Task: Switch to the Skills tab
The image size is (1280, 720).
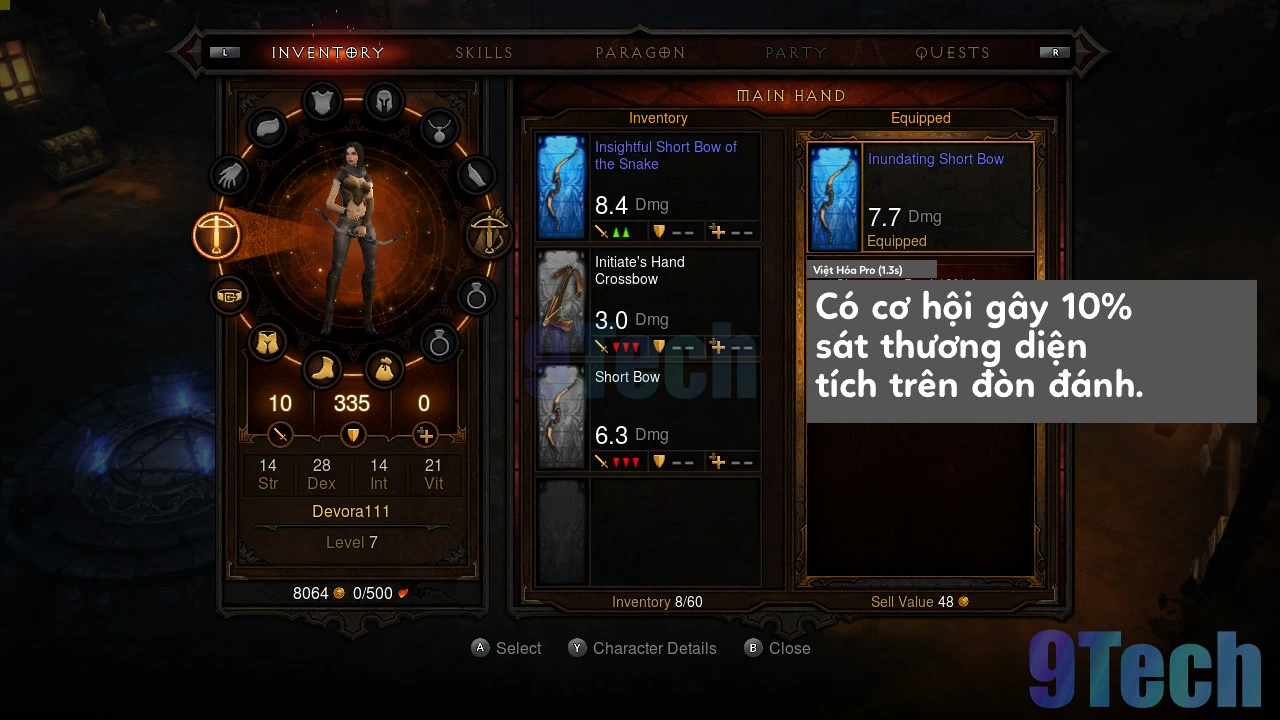Action: (x=484, y=53)
